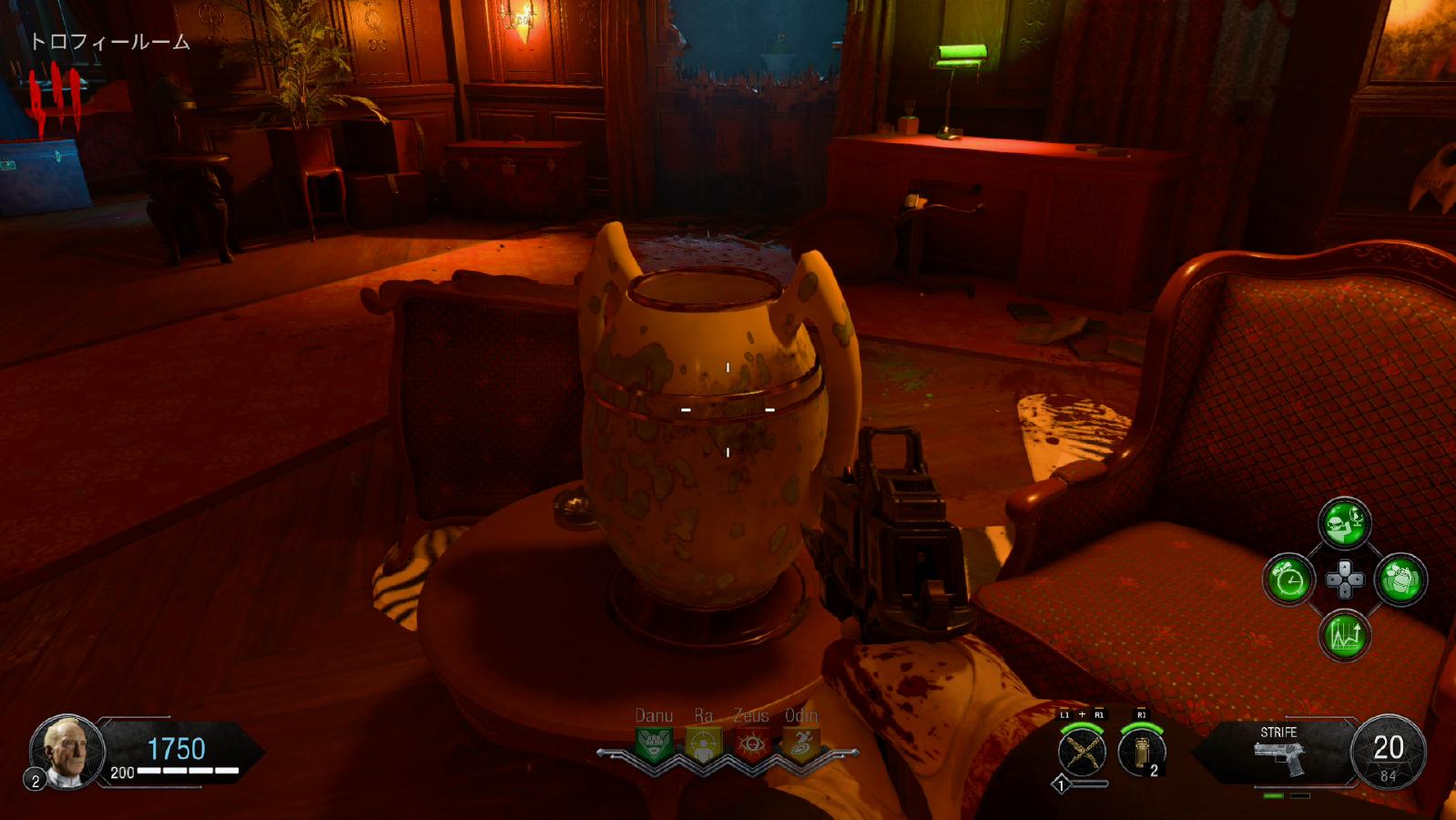Activate the crossed blades special weapon

(1082, 753)
